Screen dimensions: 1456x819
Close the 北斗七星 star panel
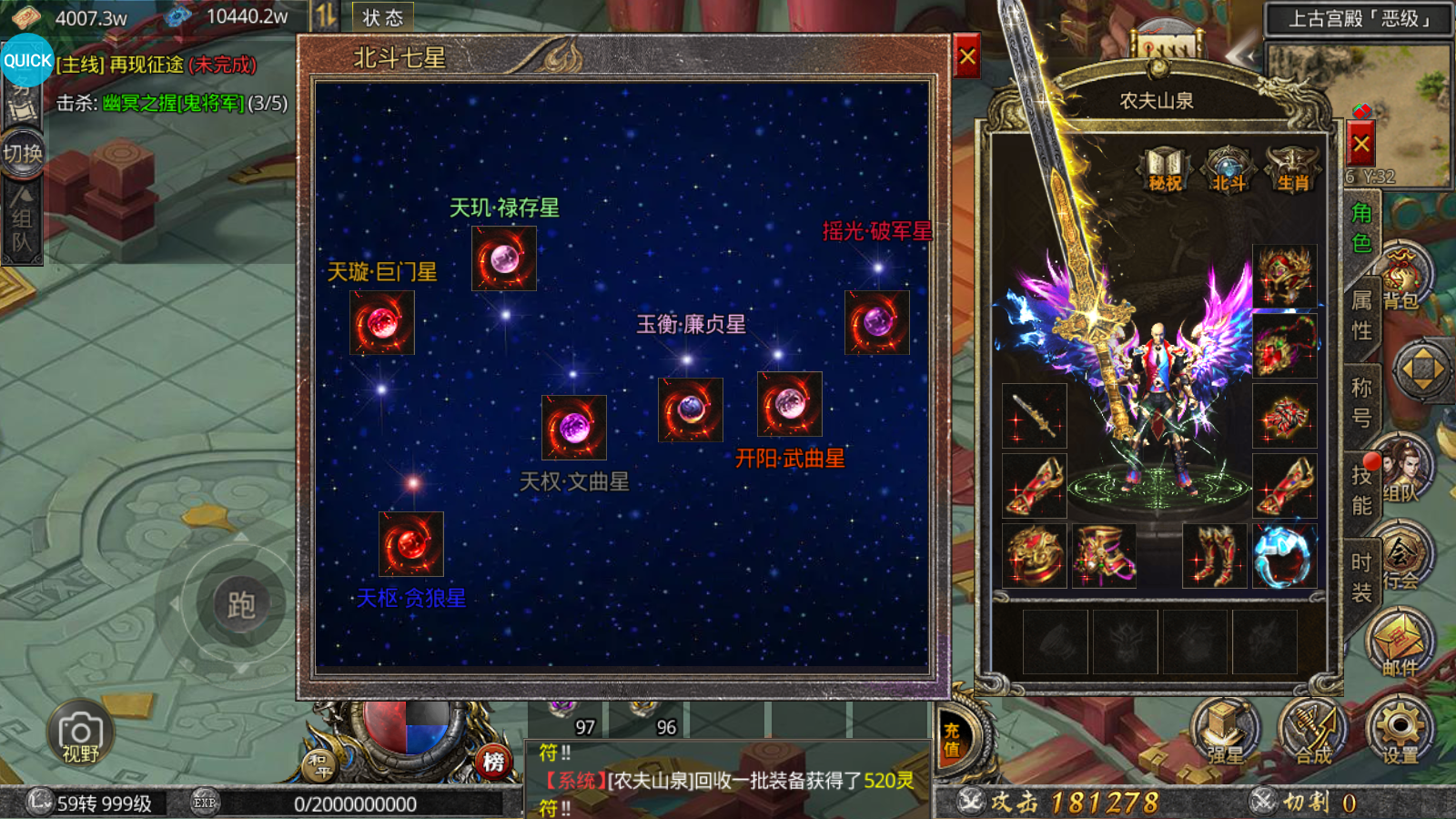[966, 58]
